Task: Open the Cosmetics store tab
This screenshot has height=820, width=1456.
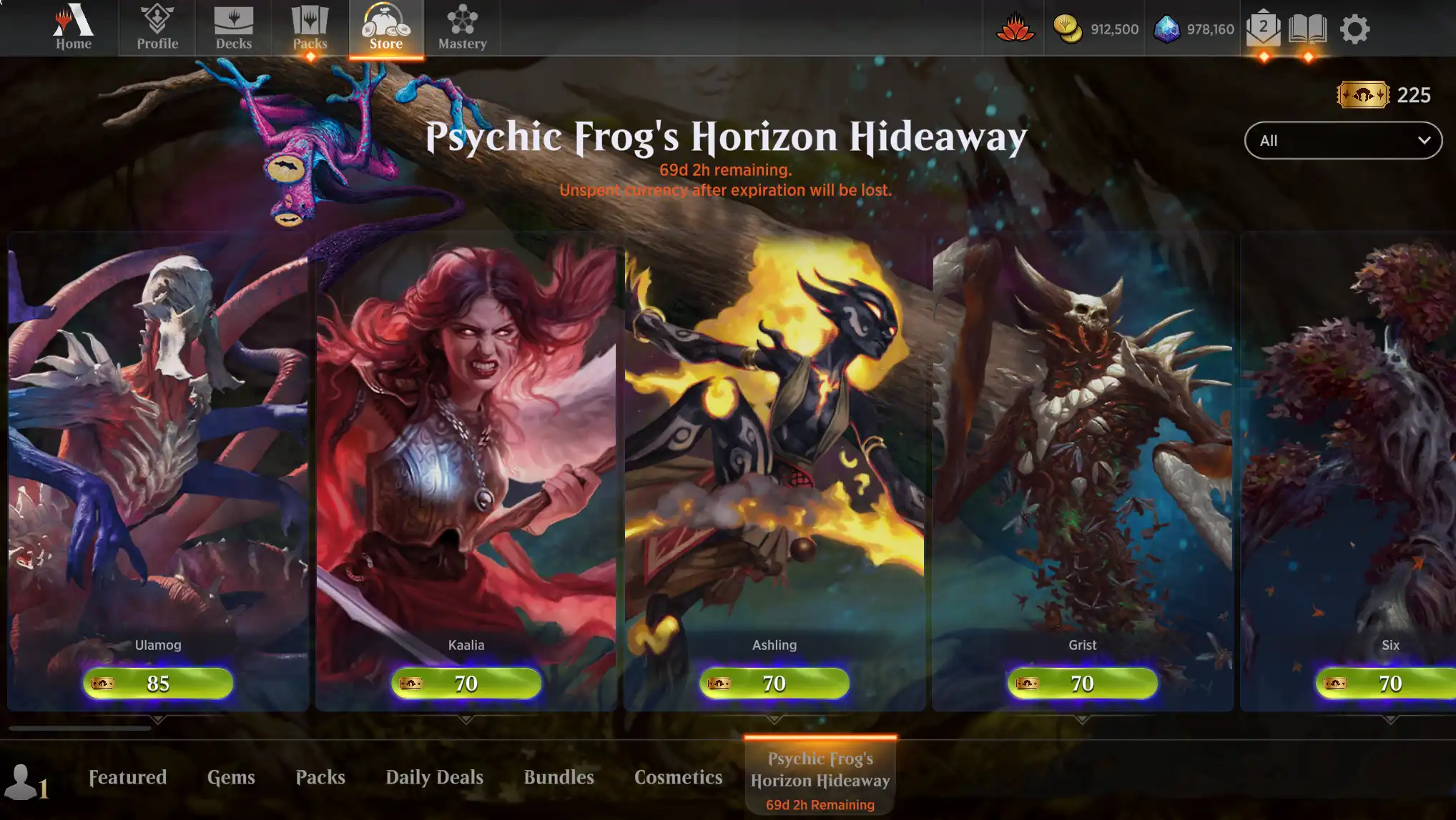Action: tap(677, 777)
